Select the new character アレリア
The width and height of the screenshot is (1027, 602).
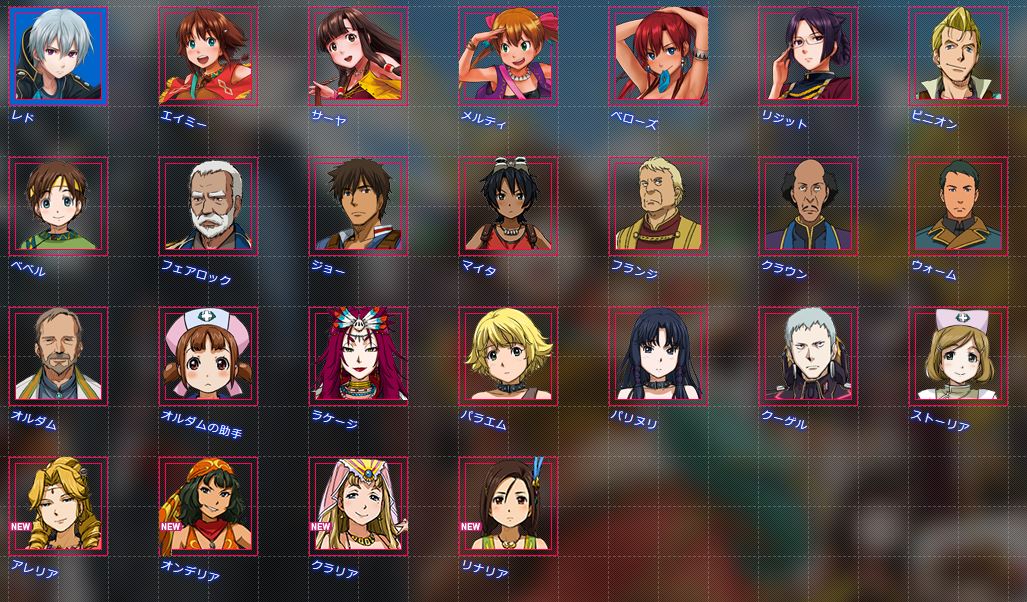(58, 506)
